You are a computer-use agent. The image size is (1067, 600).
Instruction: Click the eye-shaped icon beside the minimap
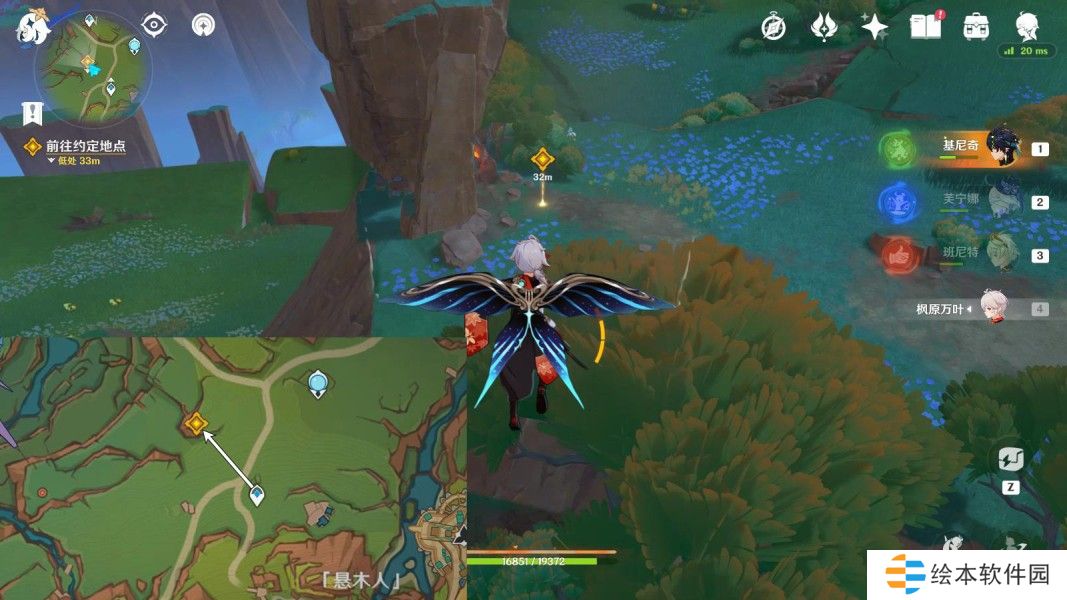tap(154, 25)
